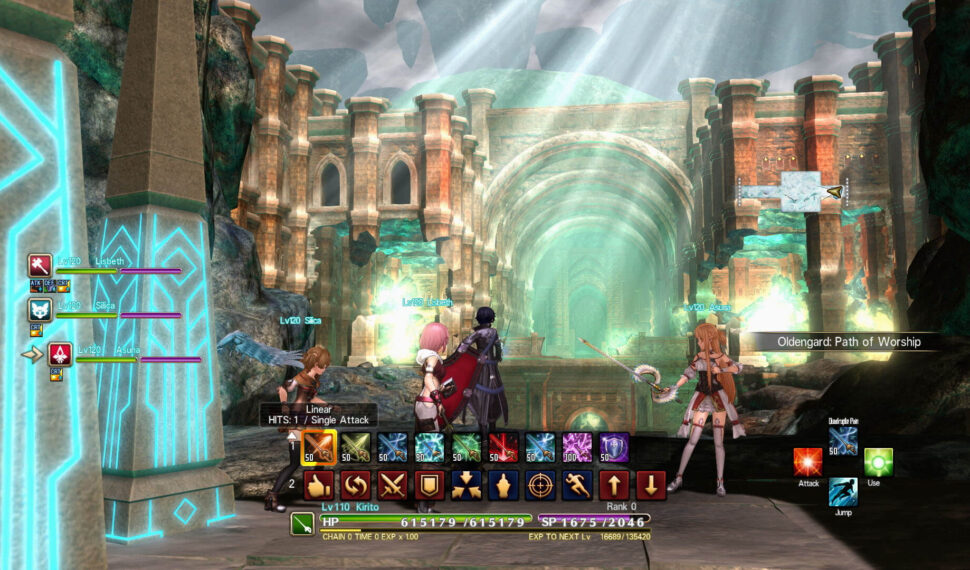Use the red sword skill slot

coord(503,447)
